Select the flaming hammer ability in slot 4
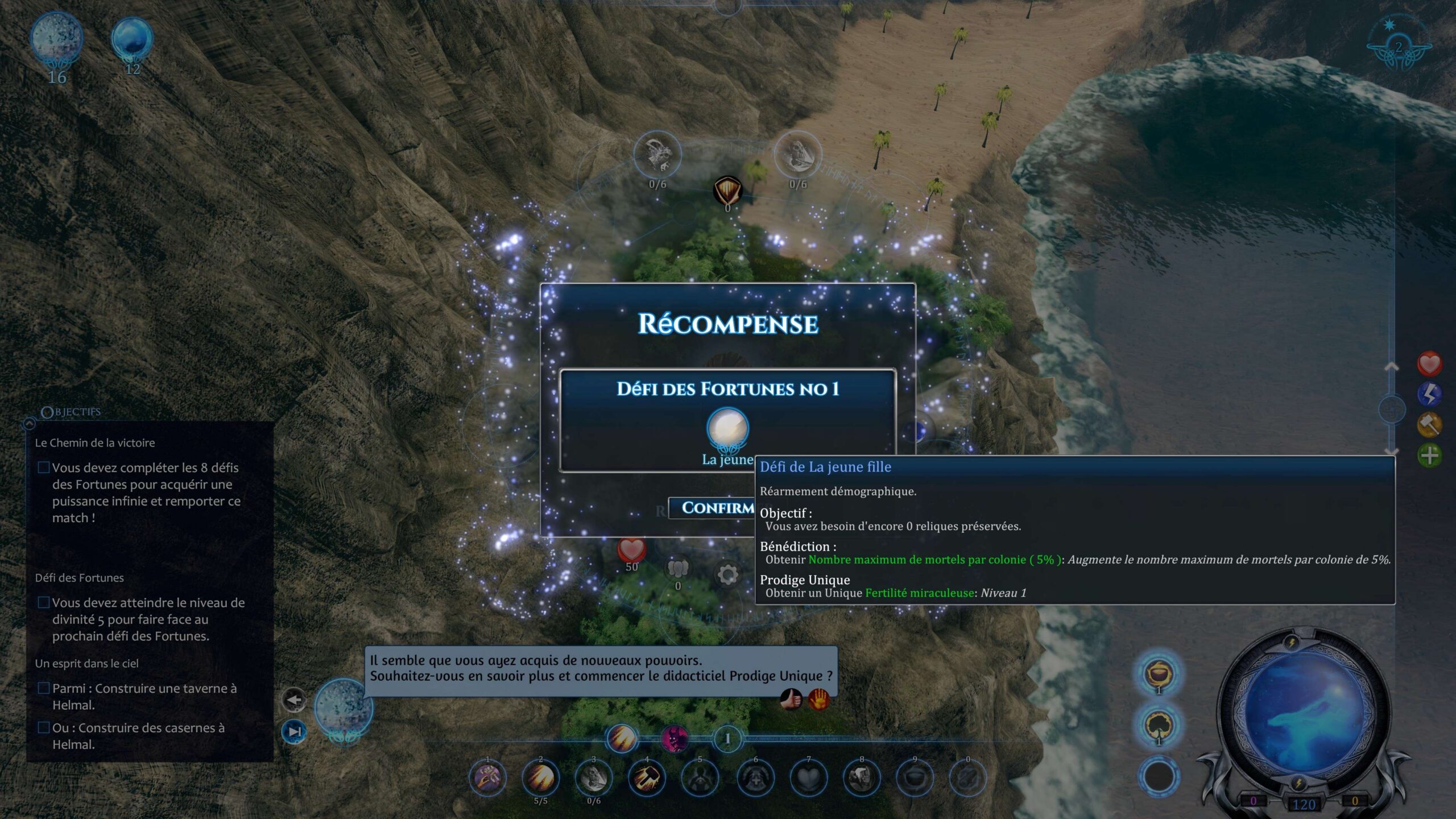Screen dimensions: 1456x819 [647, 778]
